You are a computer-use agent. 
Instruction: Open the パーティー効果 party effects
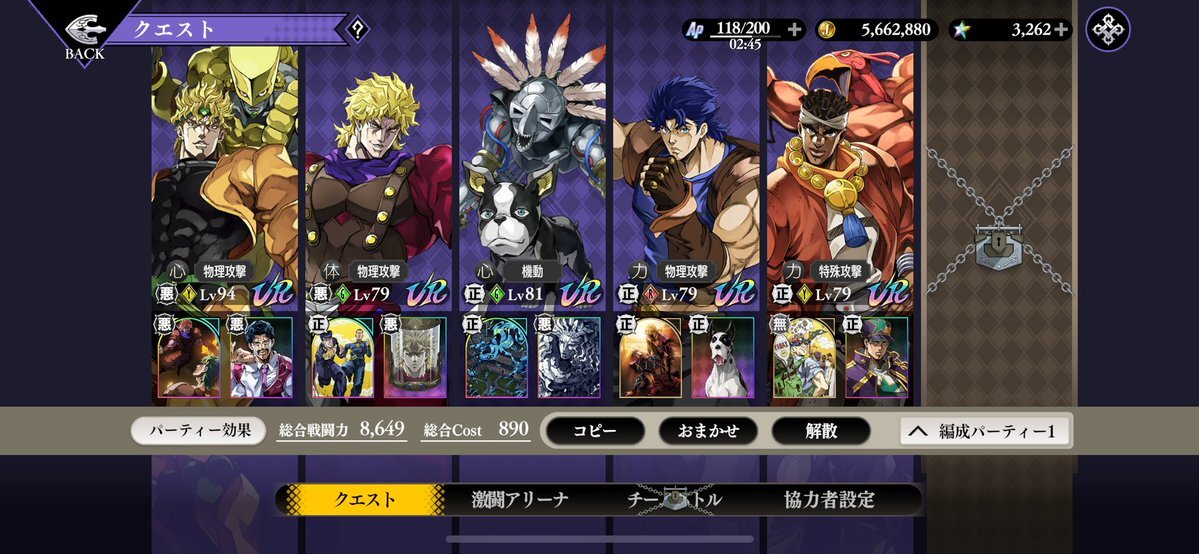[198, 431]
